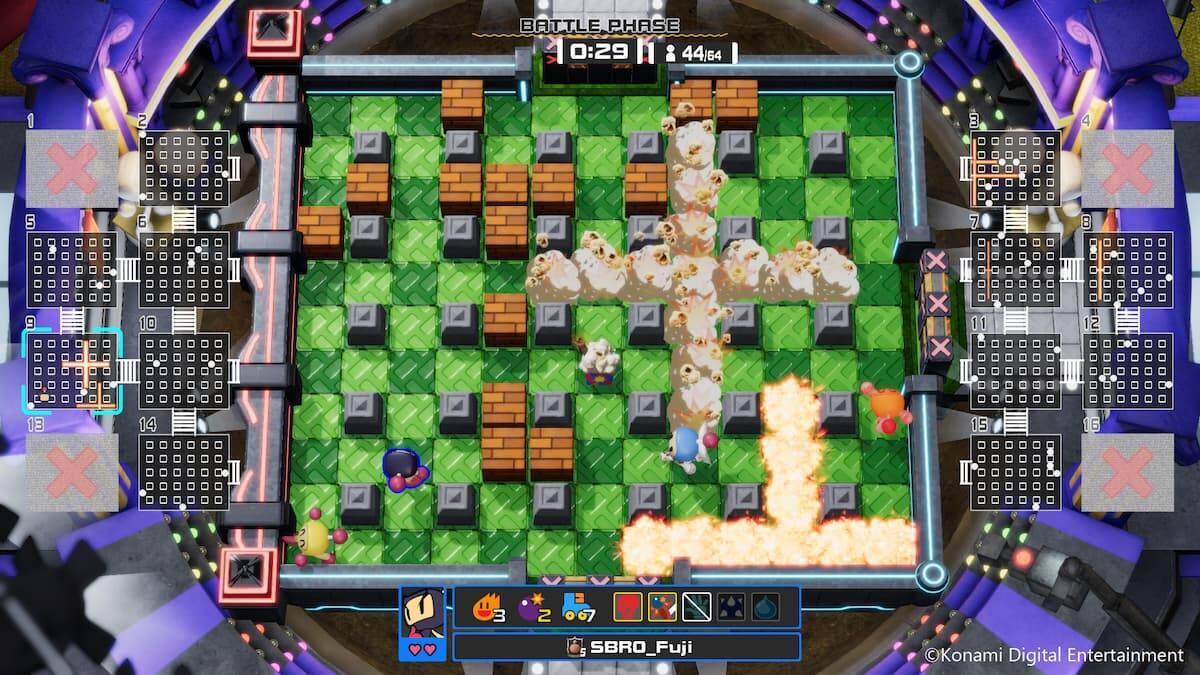Select arena 5 on the stage map
Image resolution: width=1200 pixels, height=675 pixels.
click(x=71, y=270)
